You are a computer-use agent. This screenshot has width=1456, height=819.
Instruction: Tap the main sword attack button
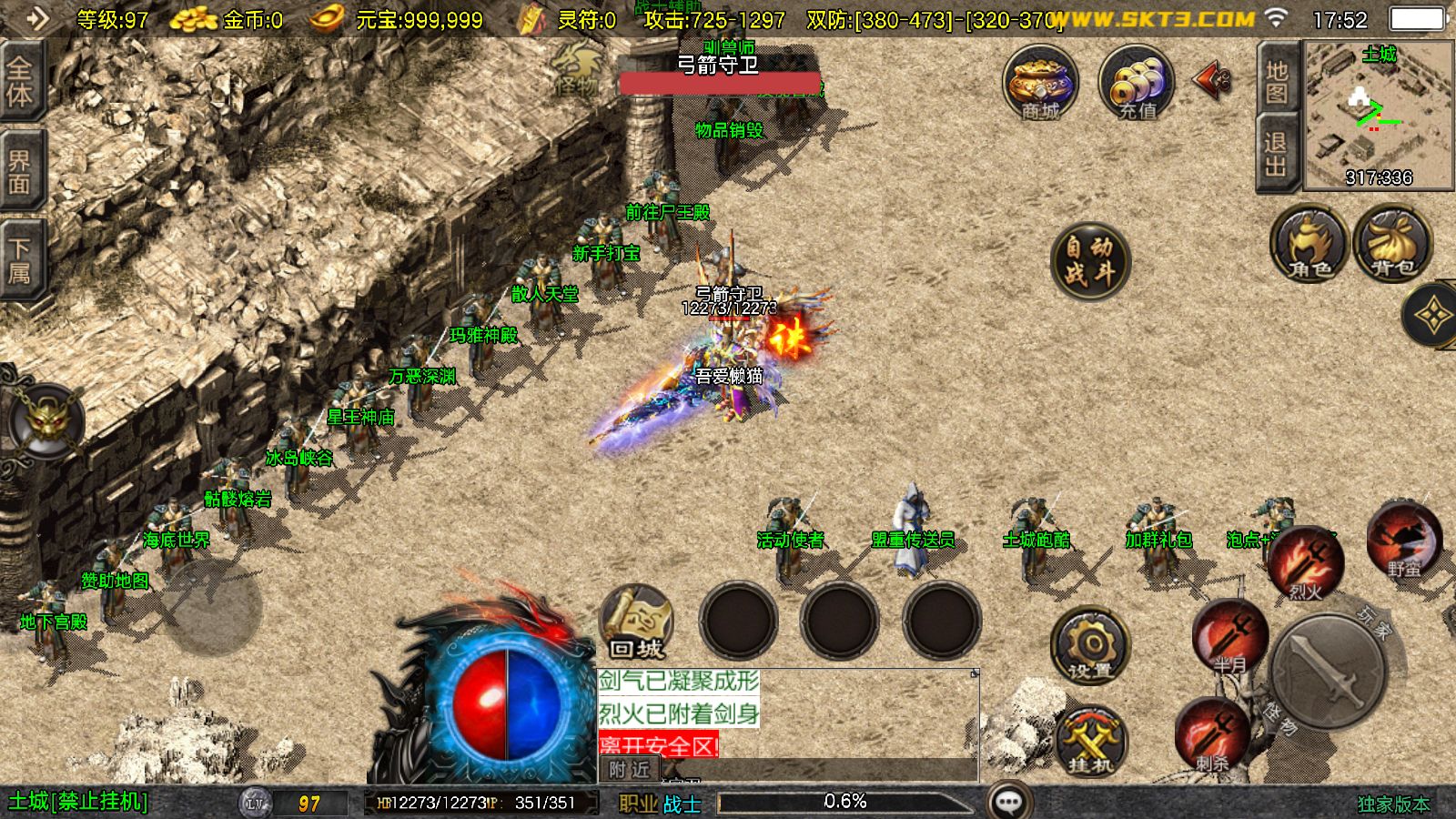pyautogui.click(x=1329, y=672)
